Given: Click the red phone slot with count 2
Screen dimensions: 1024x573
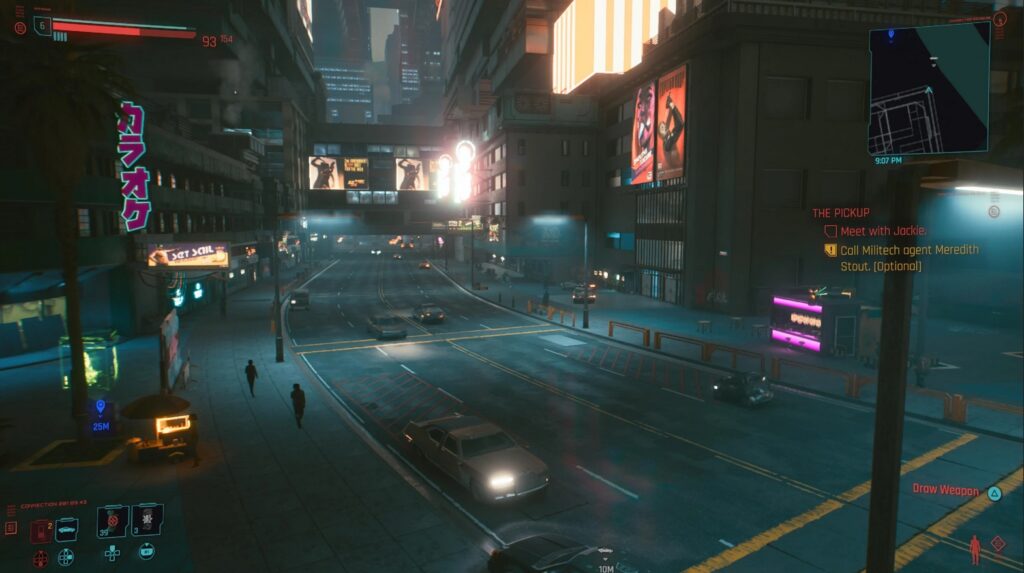Looking at the screenshot, I should coord(41,531).
